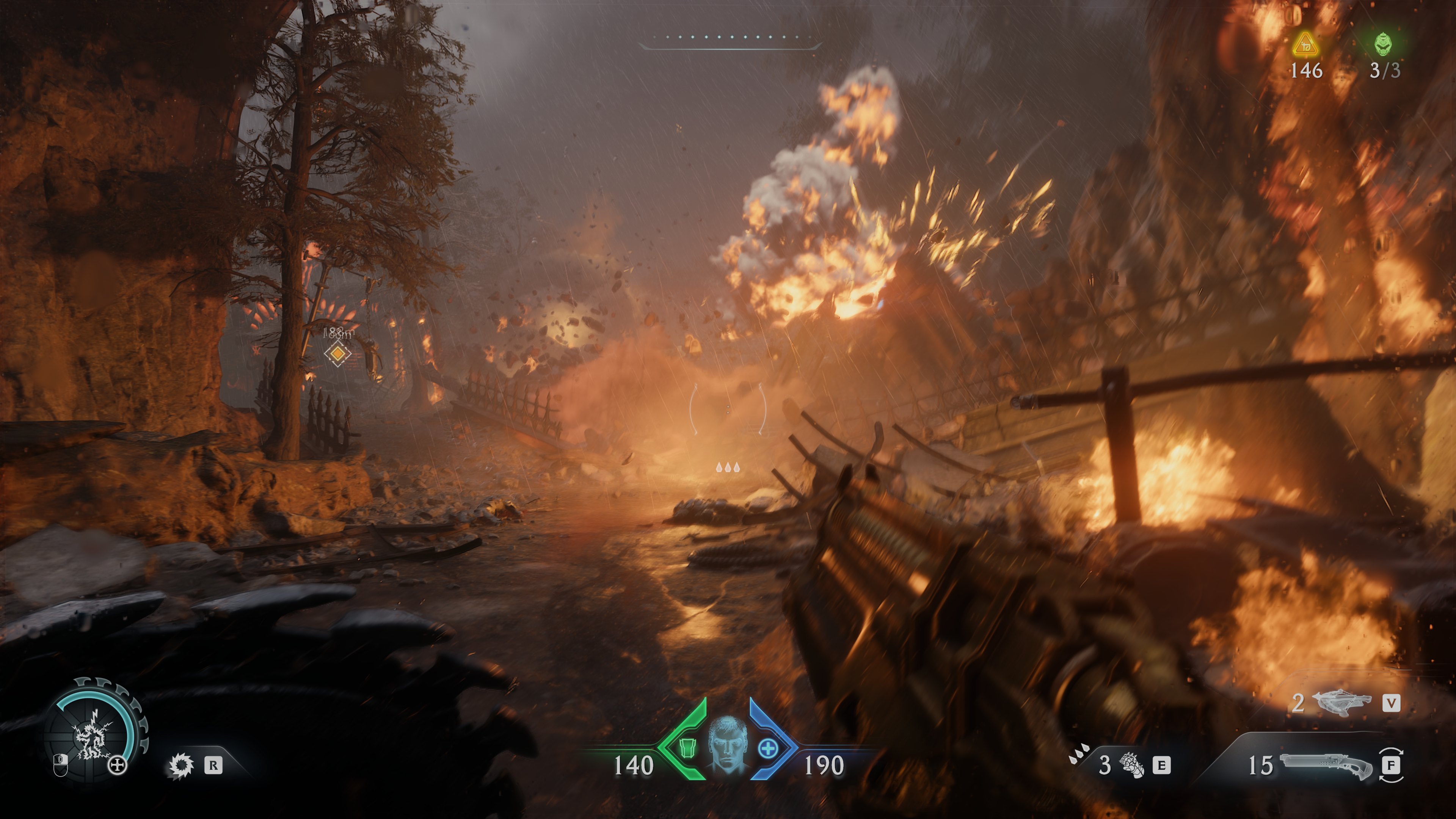Choose the shotgun weapon icon
1456x819 pixels.
point(1326,765)
